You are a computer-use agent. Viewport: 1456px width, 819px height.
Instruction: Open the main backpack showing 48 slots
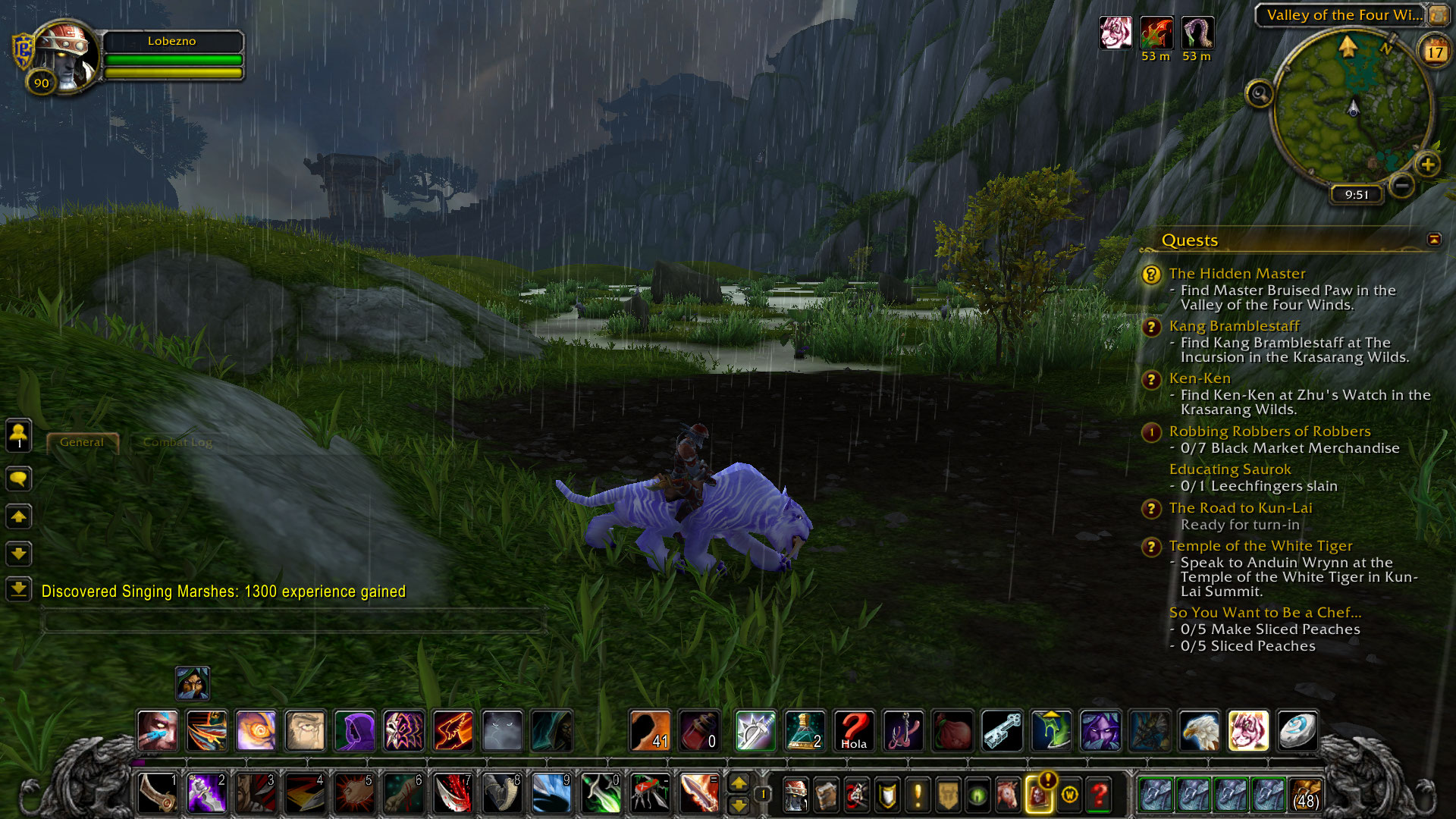(1305, 795)
